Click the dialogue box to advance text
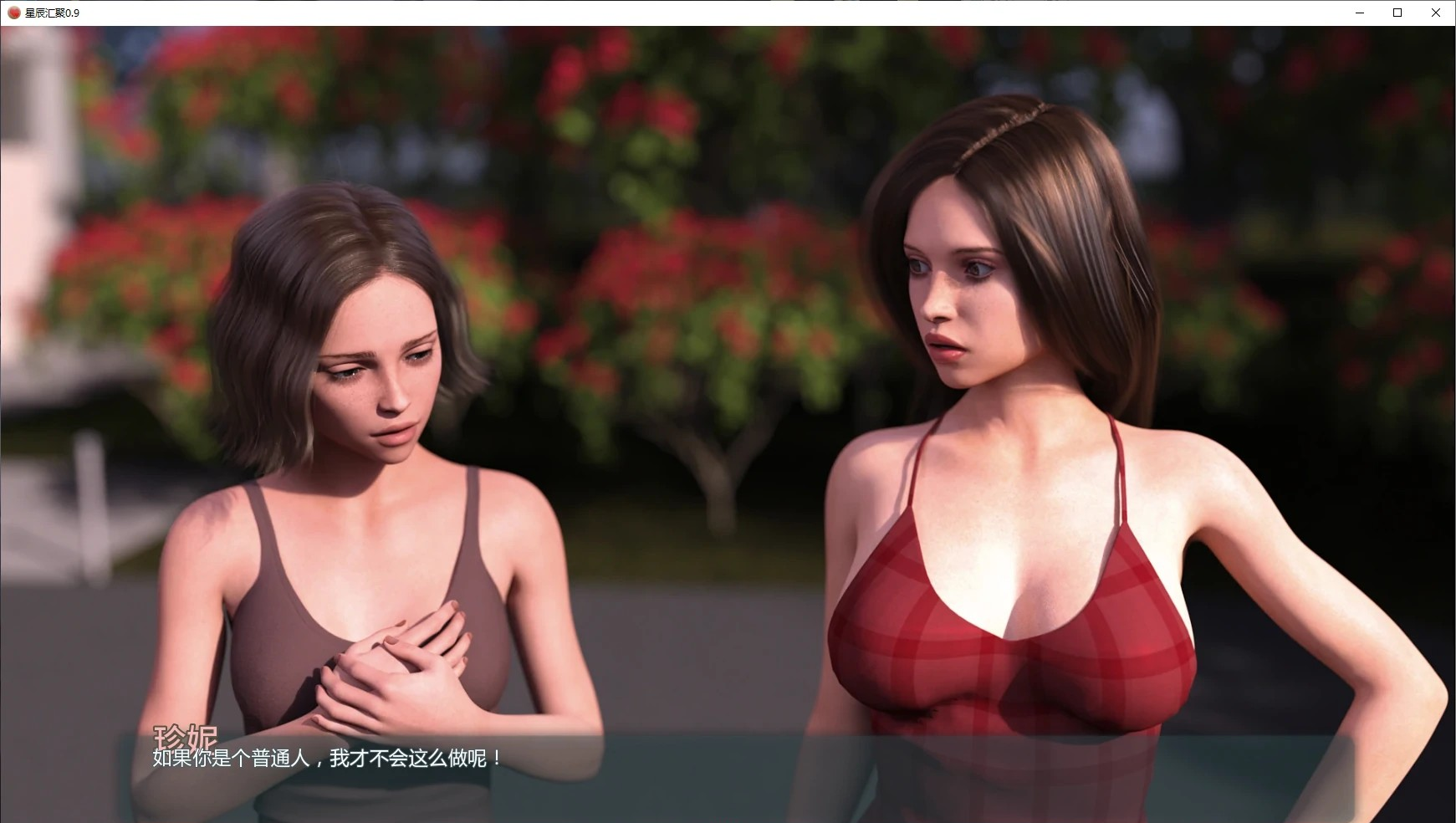This screenshot has width=1456, height=823. [x=728, y=769]
